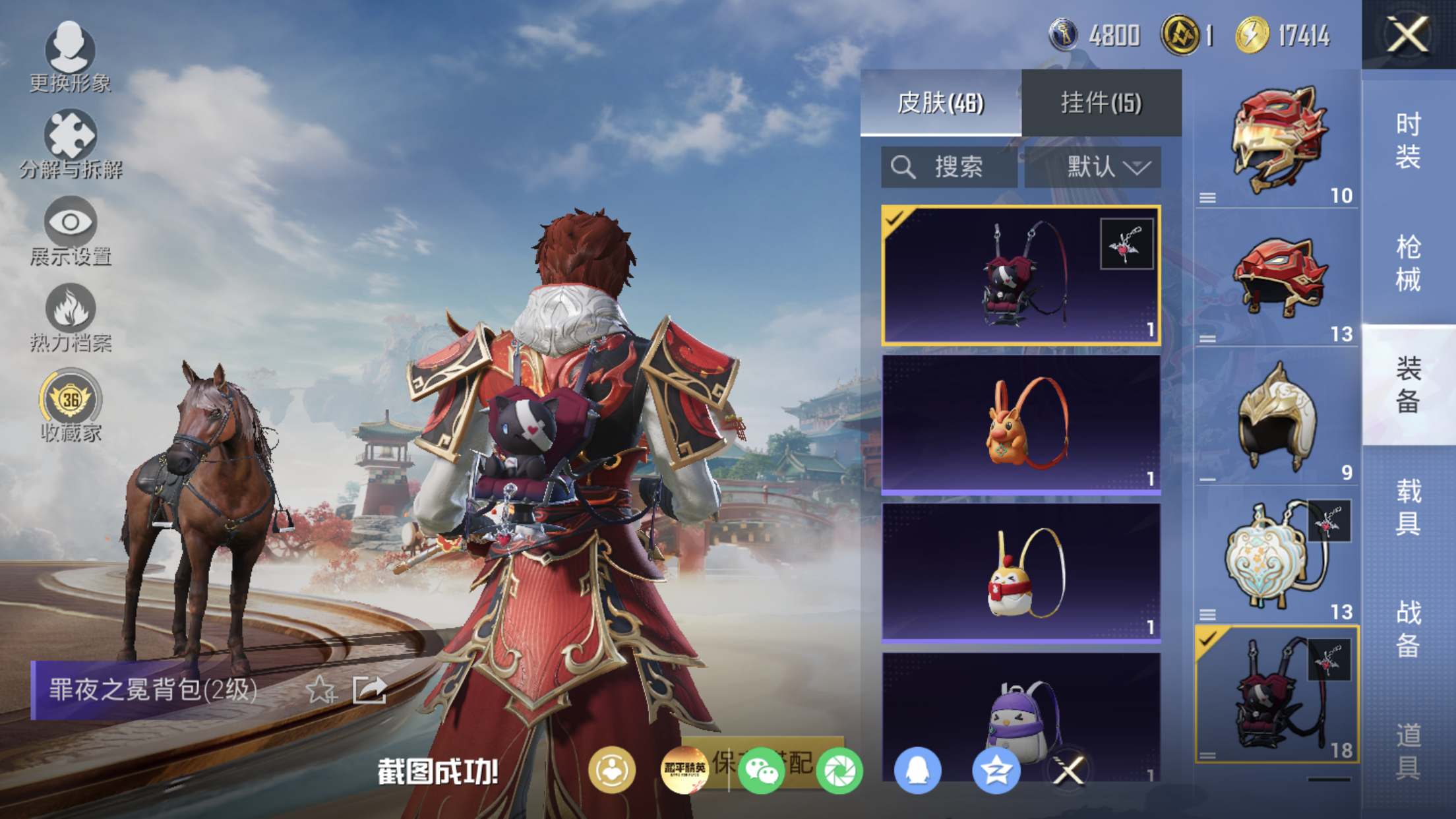Open the 时装 fashion category
This screenshot has width=1456, height=819.
[1408, 140]
